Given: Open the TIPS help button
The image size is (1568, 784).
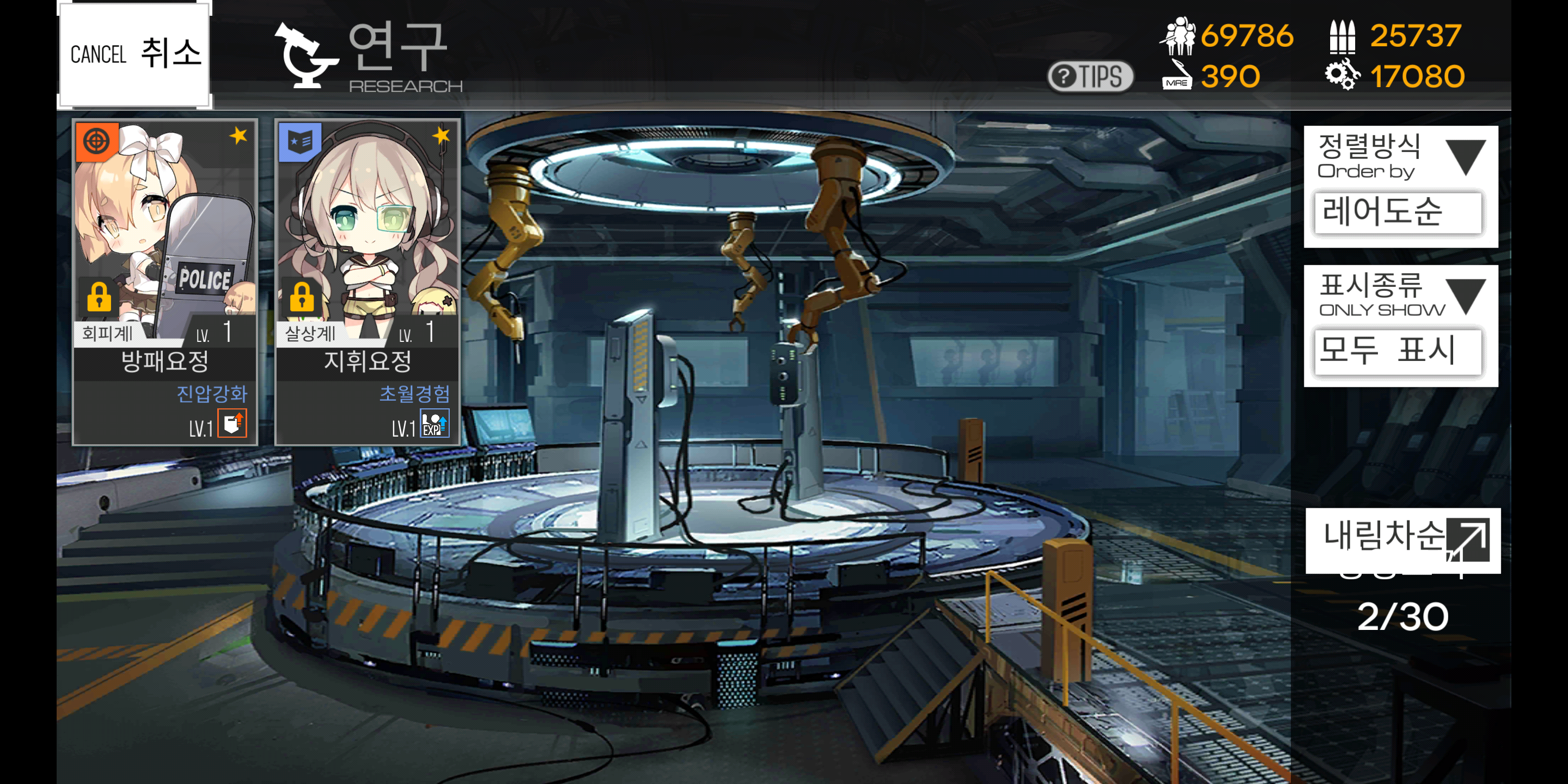Looking at the screenshot, I should coord(1089,77).
